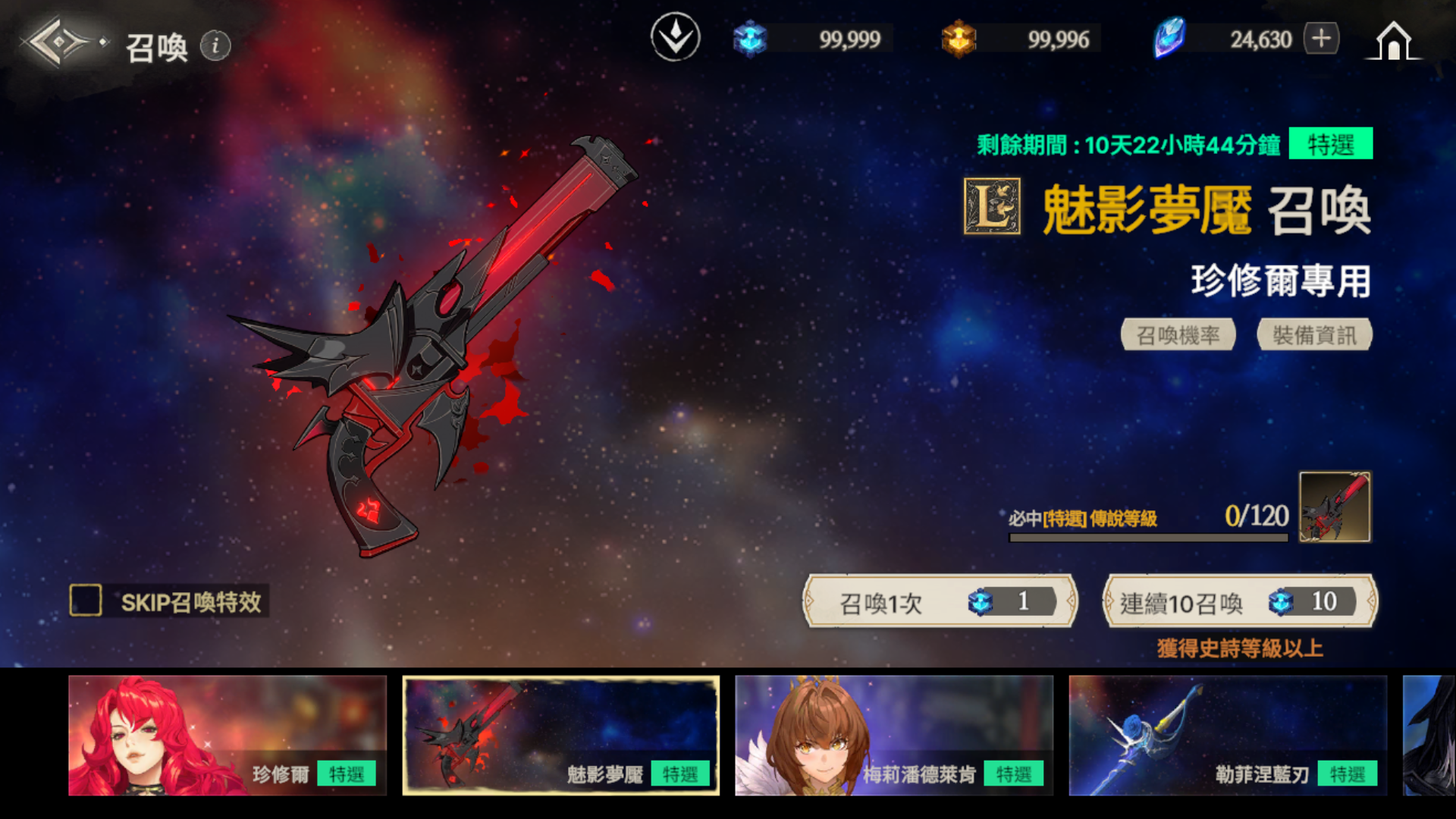Viewport: 1456px width, 819px height.
Task: Perform 連續10召喚 ten-pull
Action: pos(1239,602)
